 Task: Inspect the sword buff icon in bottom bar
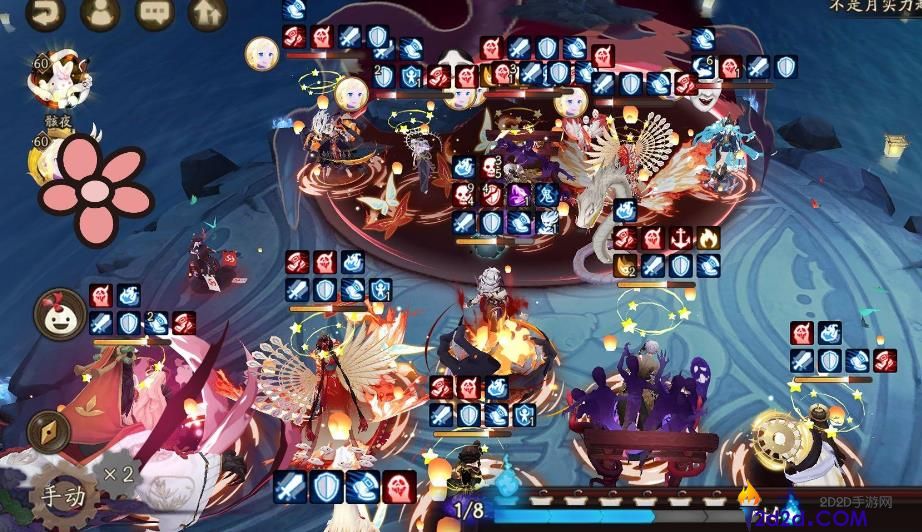point(290,487)
